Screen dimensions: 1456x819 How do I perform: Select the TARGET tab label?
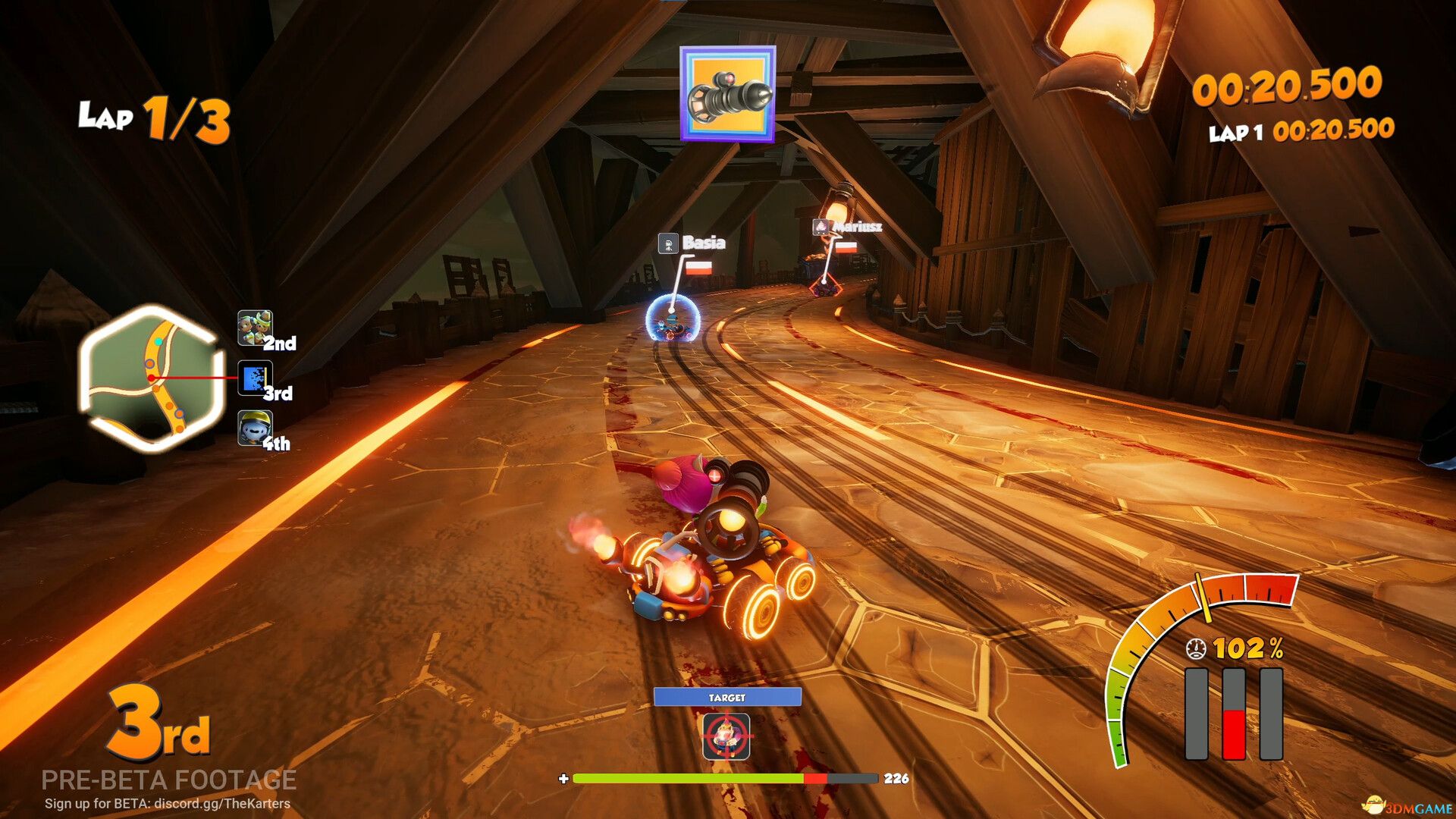(x=728, y=697)
